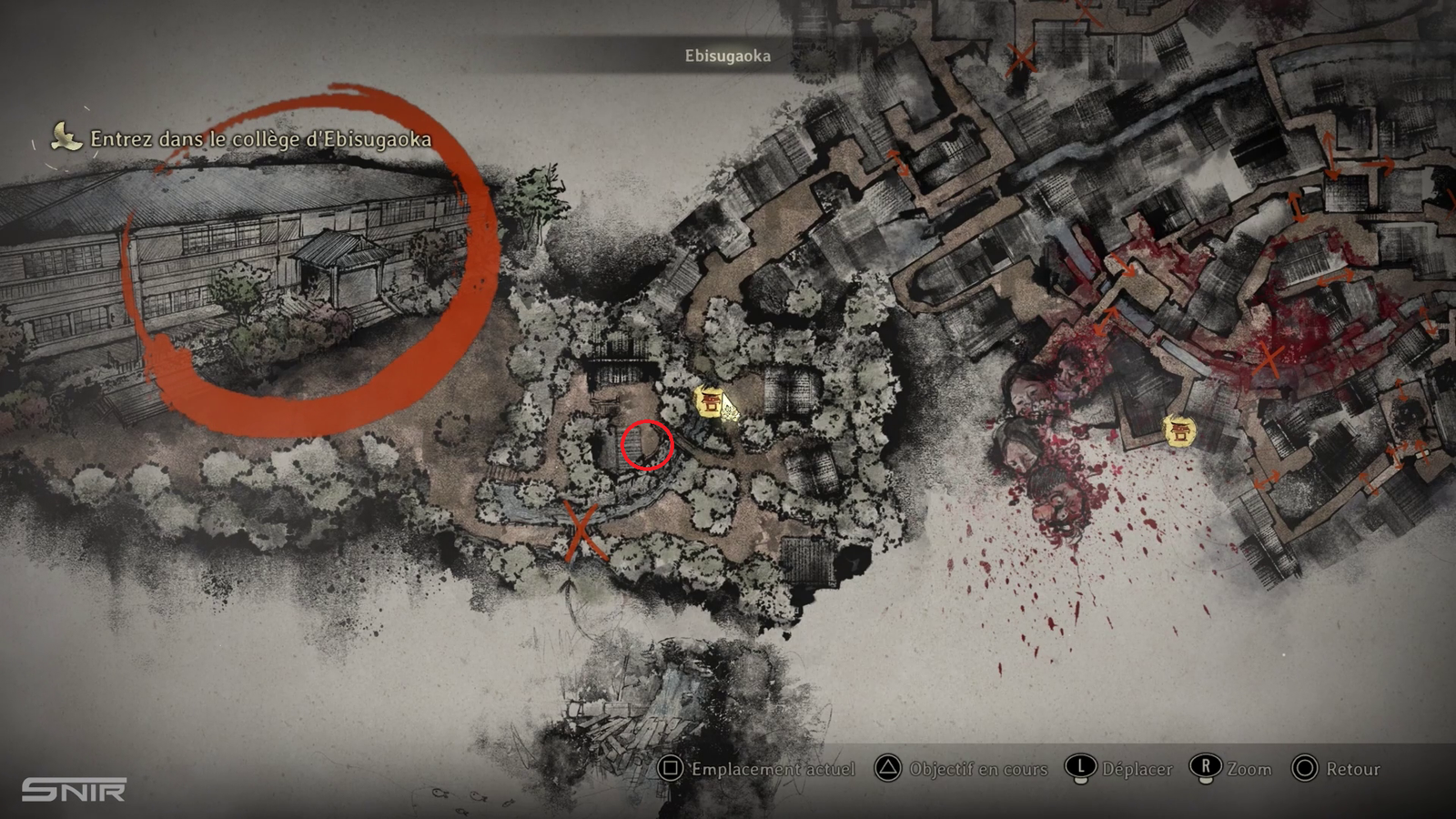This screenshot has width=1456, height=819.
Task: Select the red circle current-position marker
Action: (647, 445)
